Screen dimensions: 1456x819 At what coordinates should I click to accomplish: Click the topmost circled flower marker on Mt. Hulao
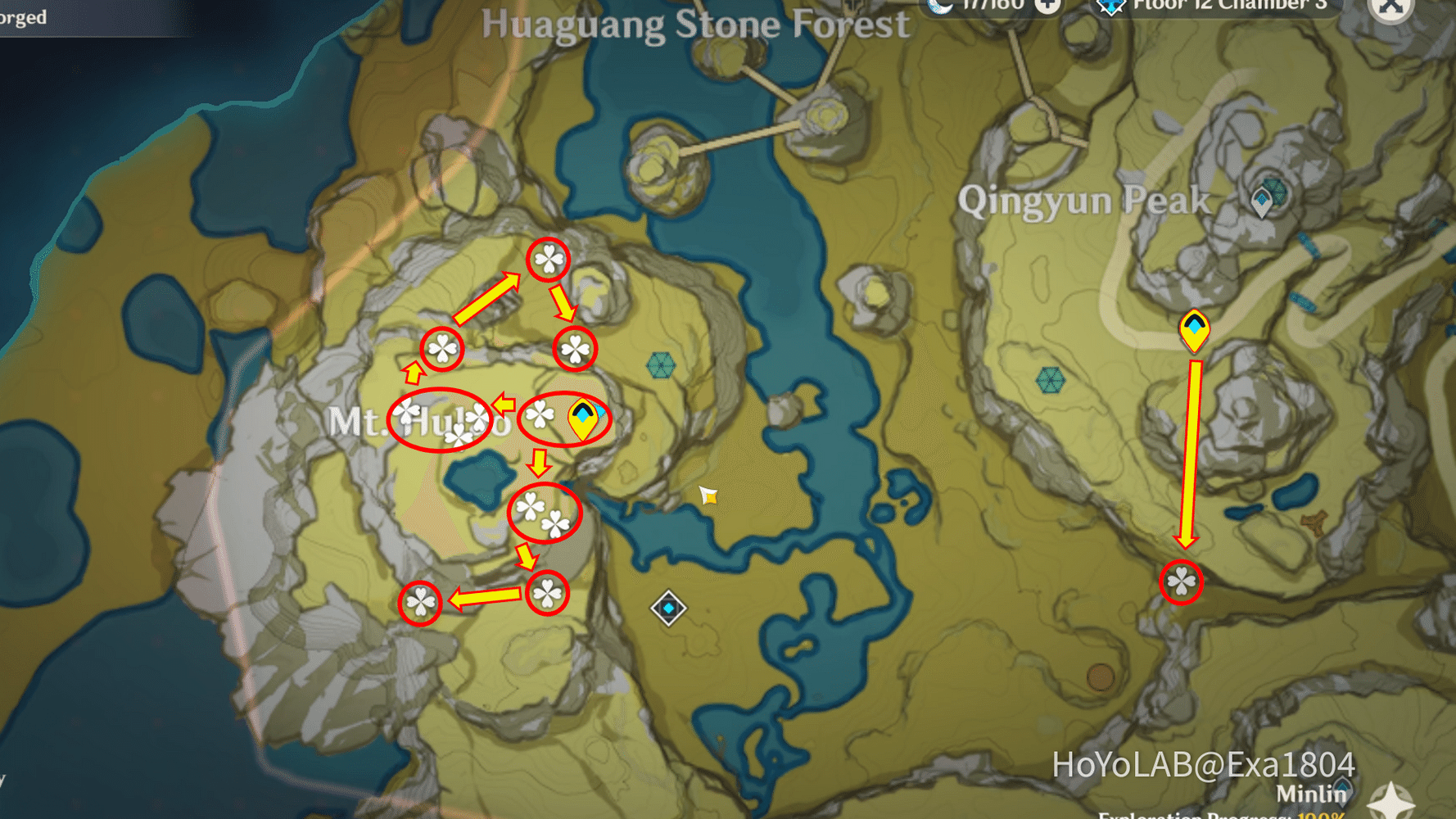pyautogui.click(x=547, y=260)
